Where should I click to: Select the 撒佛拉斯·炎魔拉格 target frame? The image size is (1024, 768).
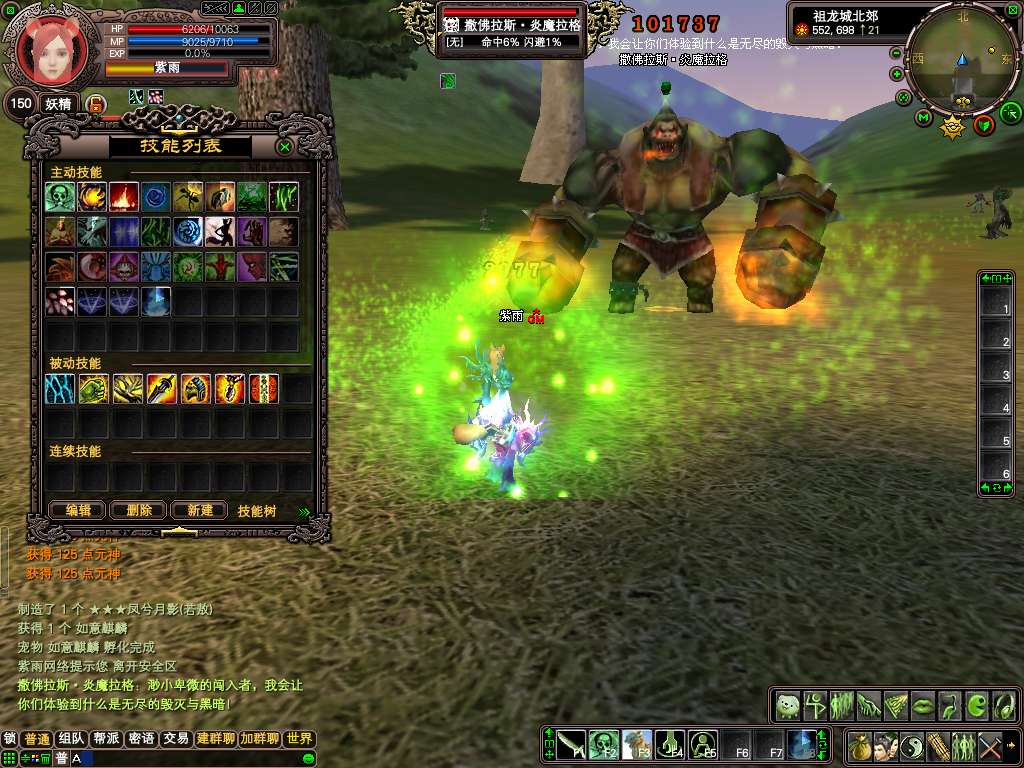tap(512, 30)
